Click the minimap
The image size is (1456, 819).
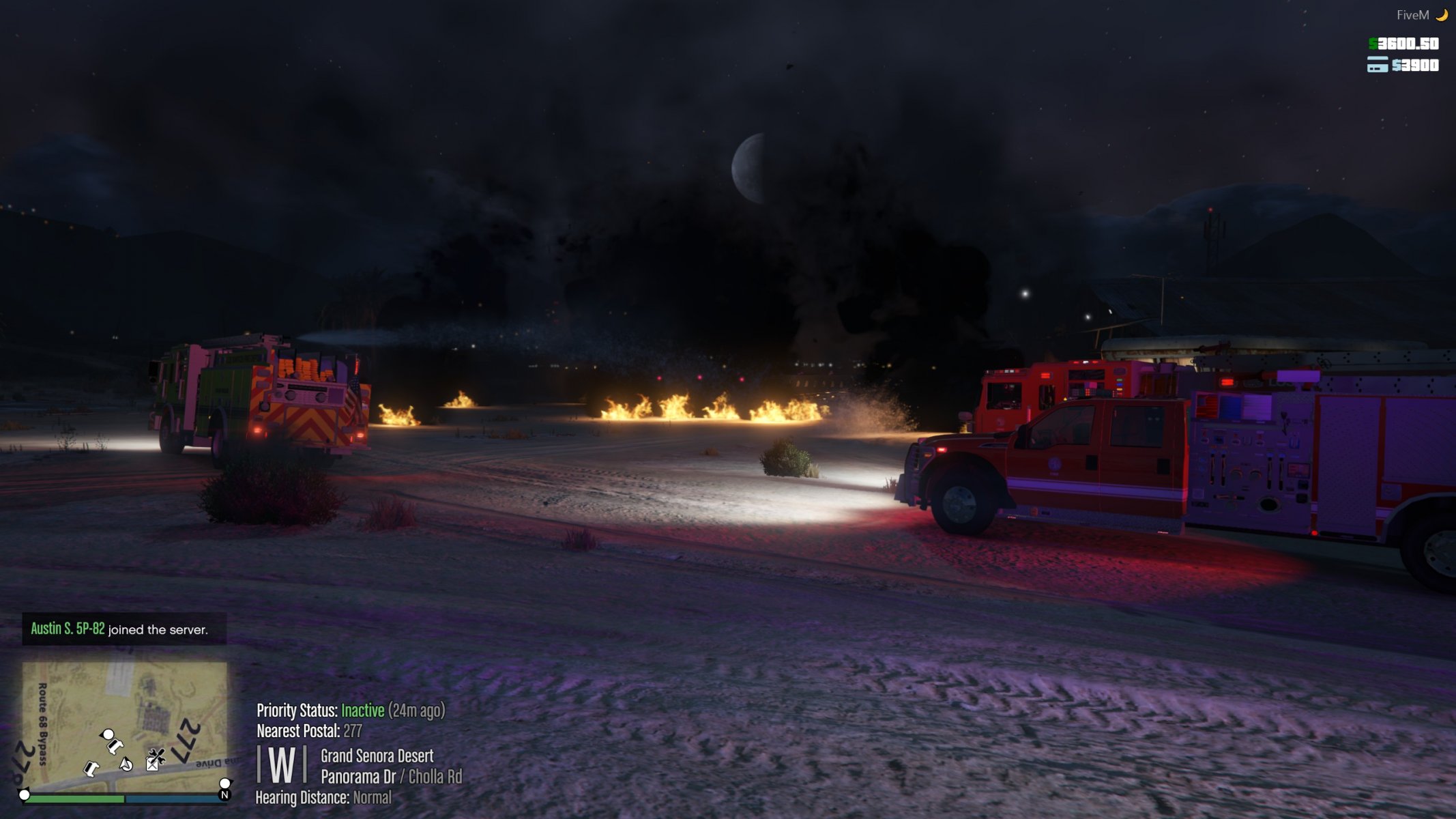pyautogui.click(x=124, y=726)
